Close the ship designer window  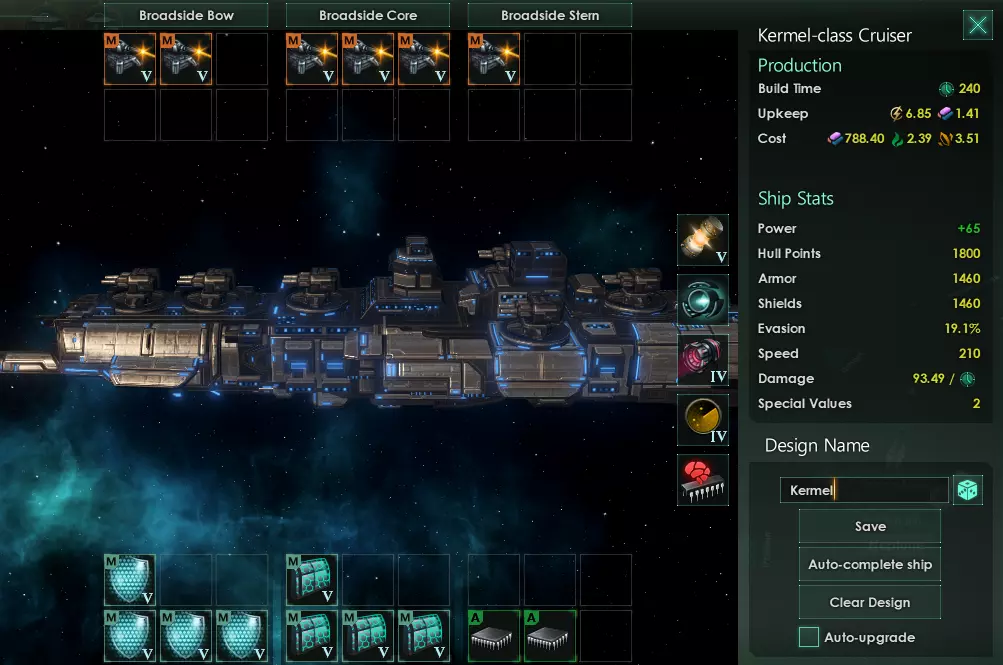[x=977, y=26]
